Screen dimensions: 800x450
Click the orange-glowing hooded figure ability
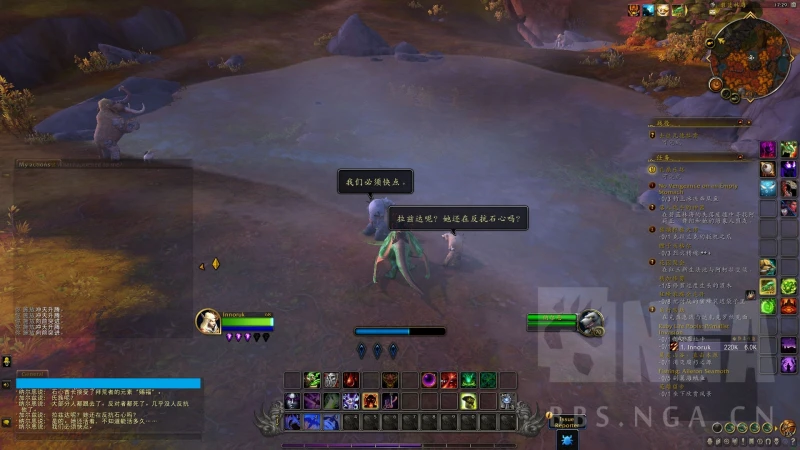(x=370, y=401)
